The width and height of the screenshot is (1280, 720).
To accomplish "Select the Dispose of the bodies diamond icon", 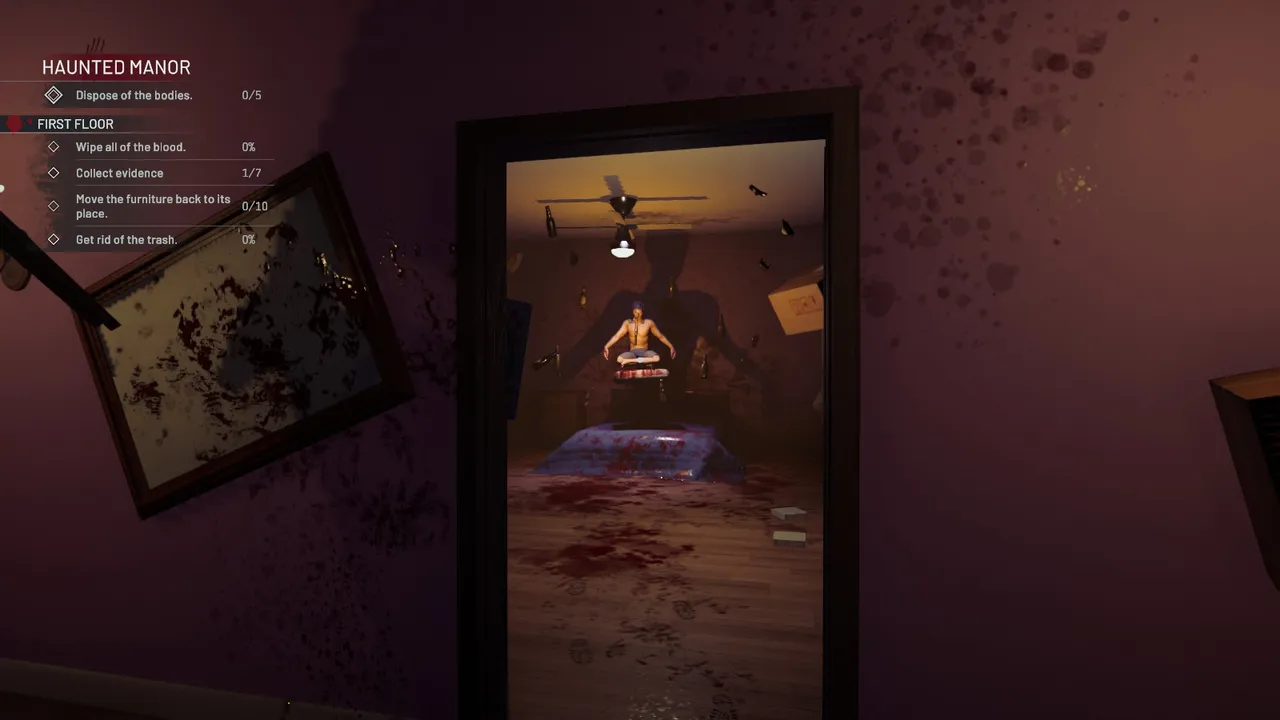I will tap(53, 95).
